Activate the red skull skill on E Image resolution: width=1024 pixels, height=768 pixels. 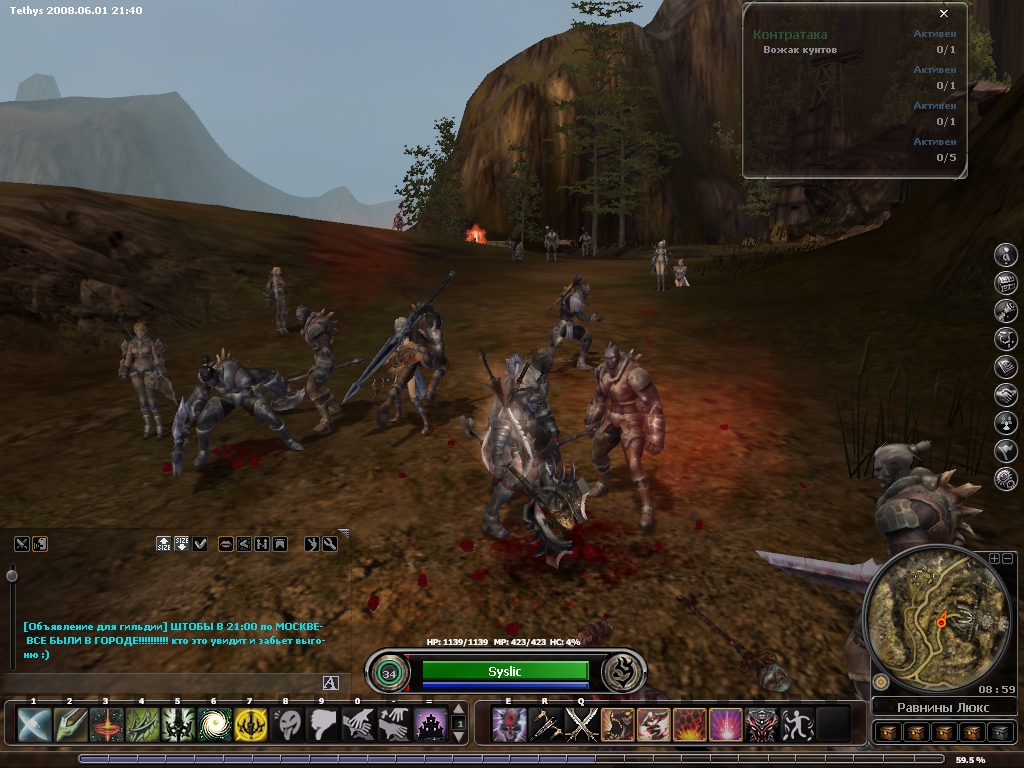(x=509, y=724)
